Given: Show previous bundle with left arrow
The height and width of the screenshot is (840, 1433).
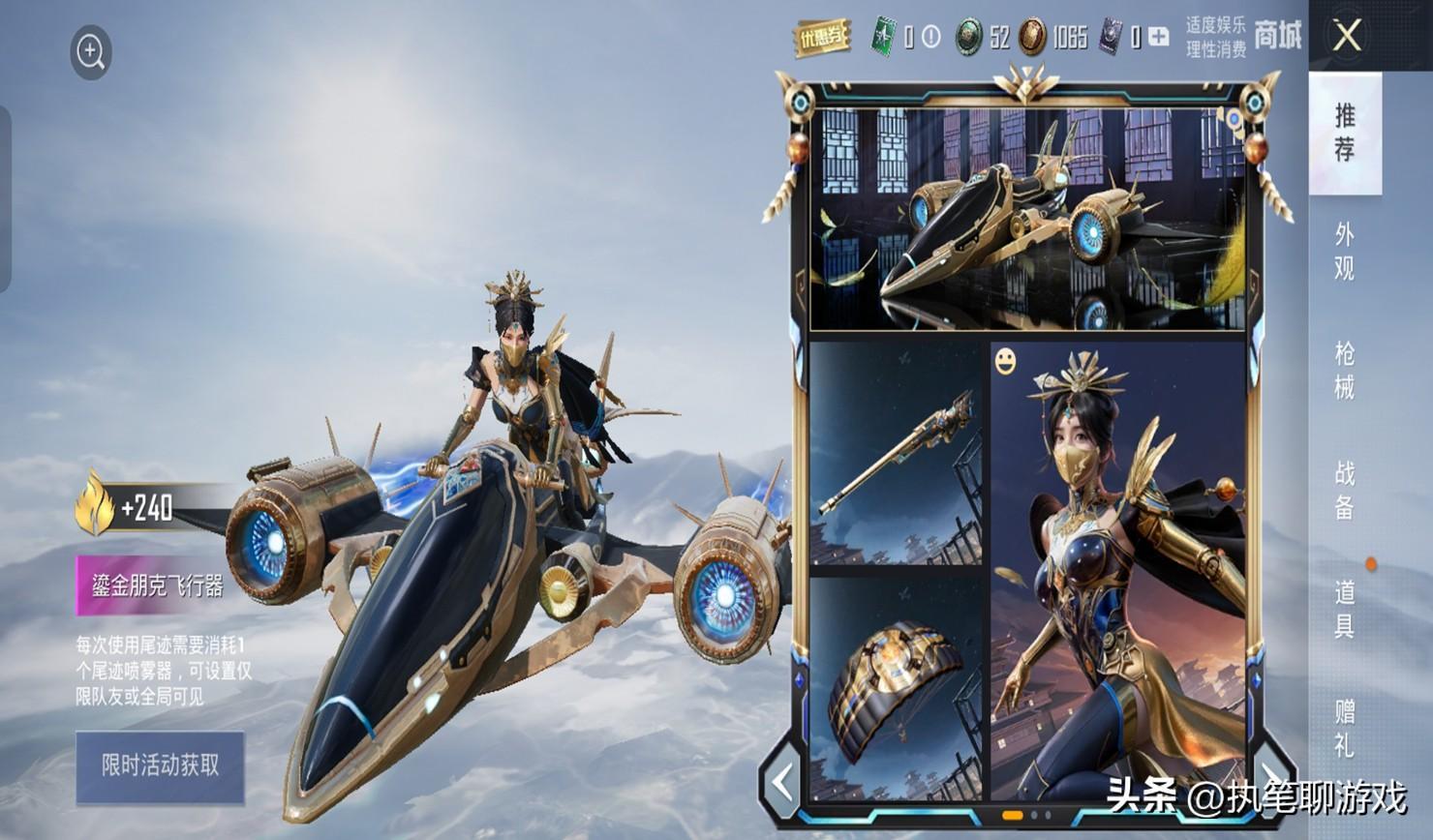Looking at the screenshot, I should (x=782, y=782).
